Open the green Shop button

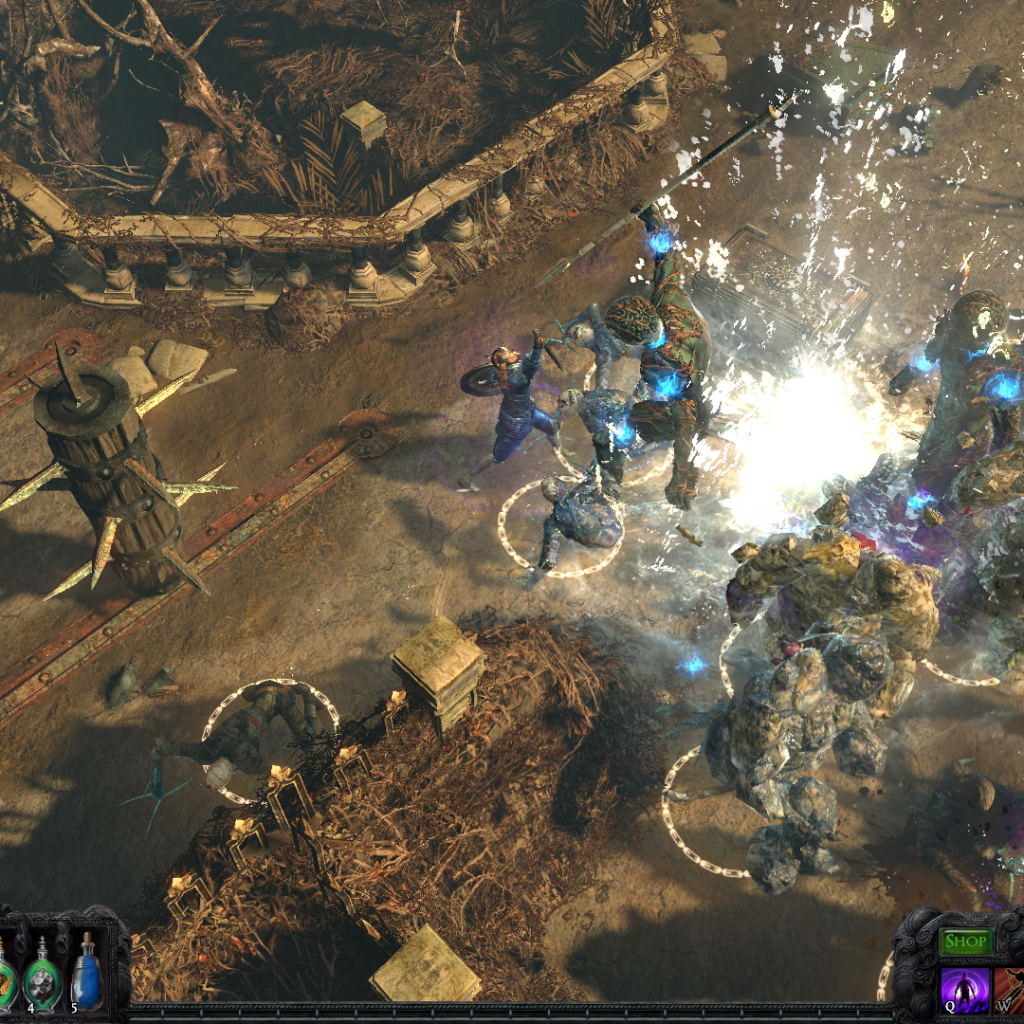click(965, 942)
